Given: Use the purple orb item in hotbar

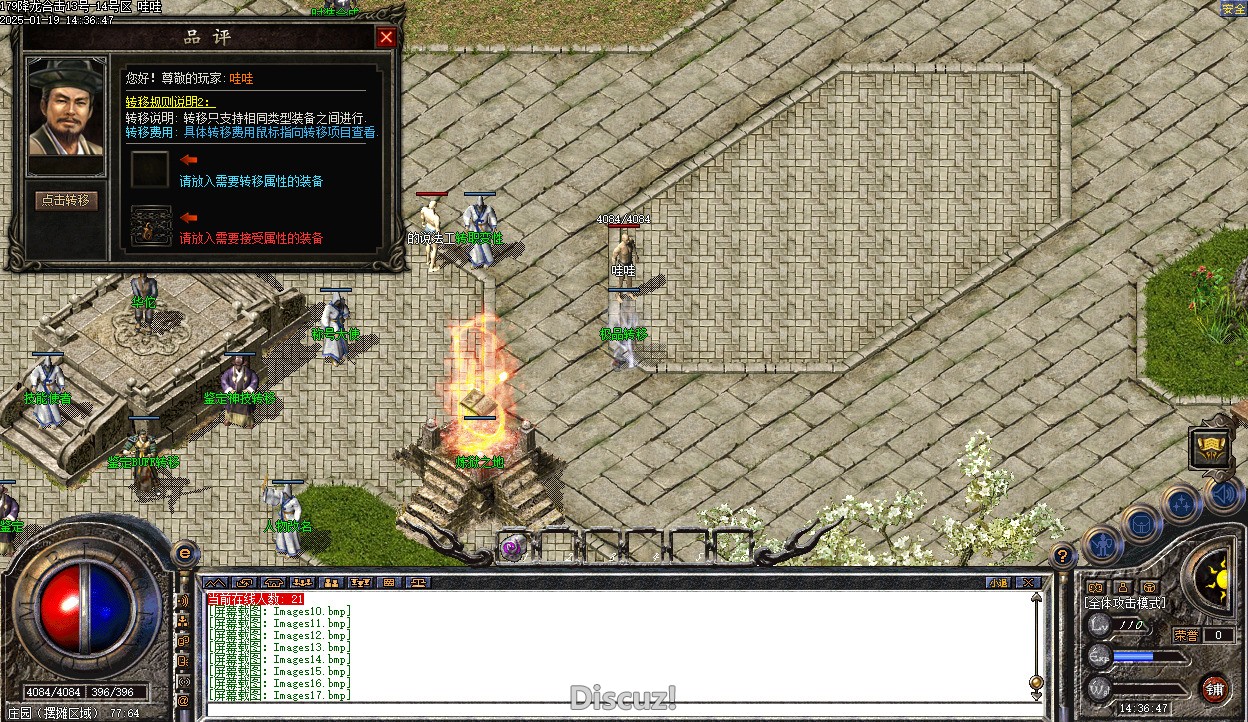Looking at the screenshot, I should point(514,547).
